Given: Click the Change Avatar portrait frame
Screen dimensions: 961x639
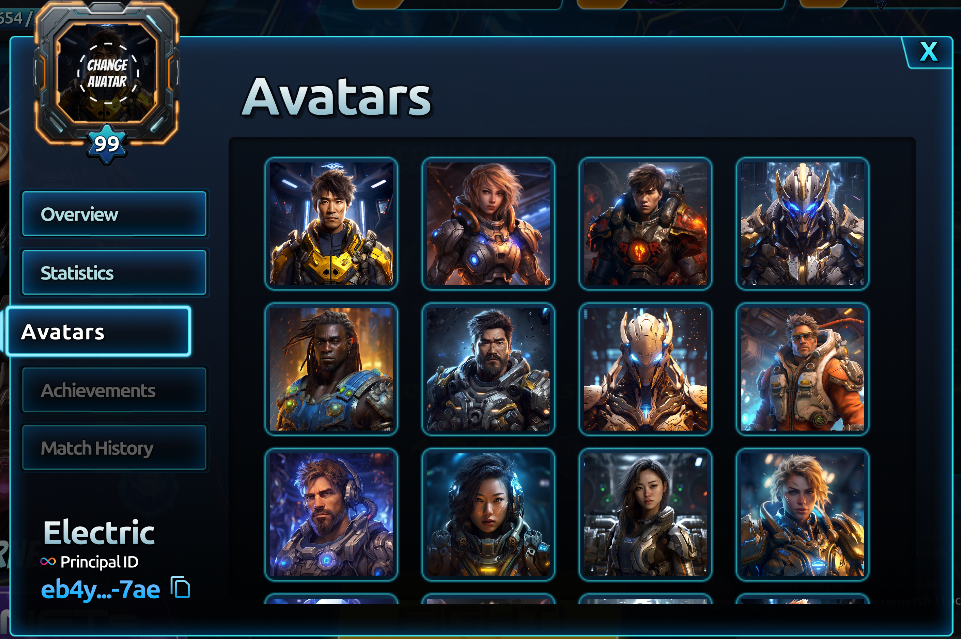Looking at the screenshot, I should coord(107,72).
